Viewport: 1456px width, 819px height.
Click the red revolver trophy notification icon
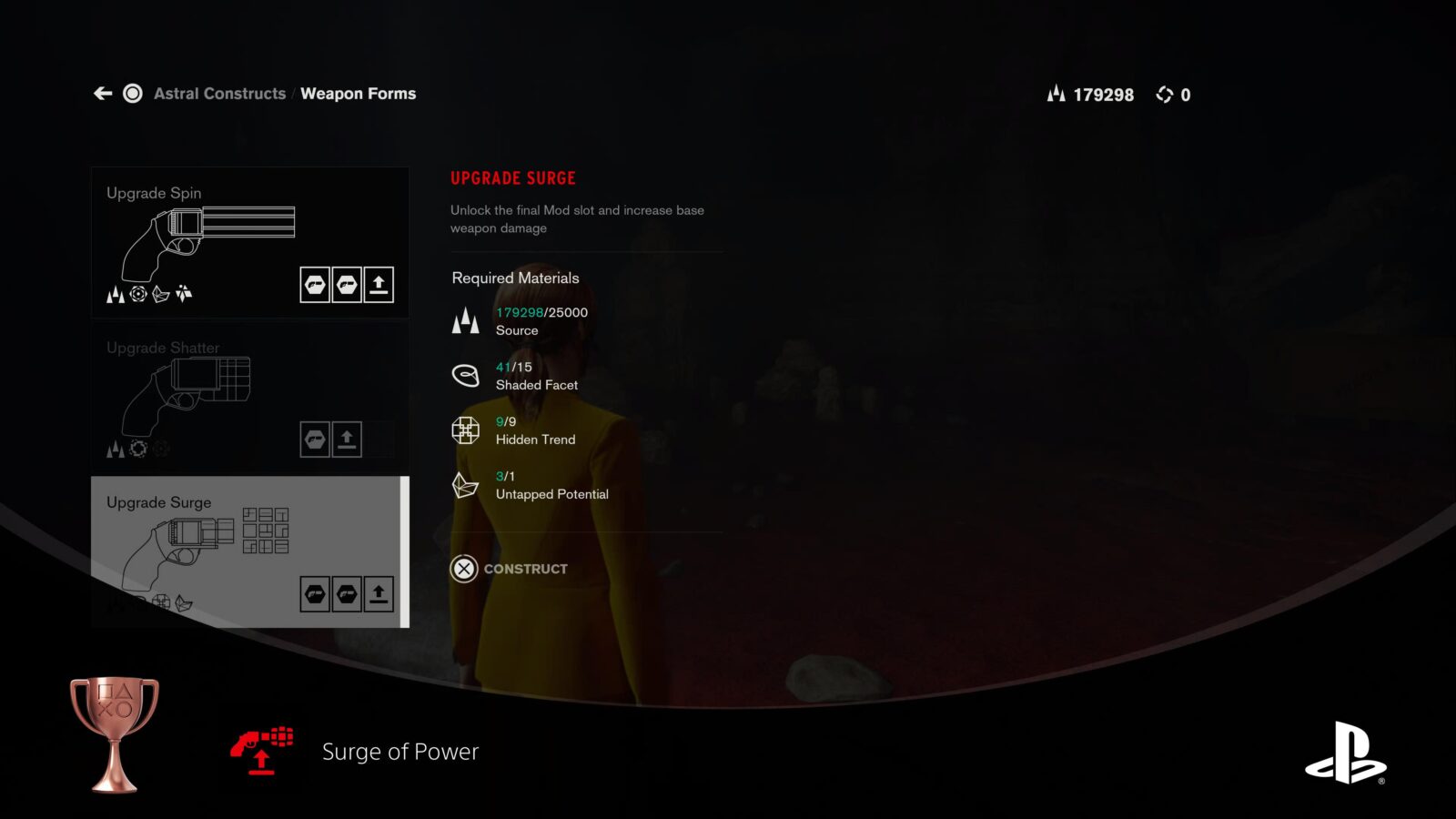point(260,750)
